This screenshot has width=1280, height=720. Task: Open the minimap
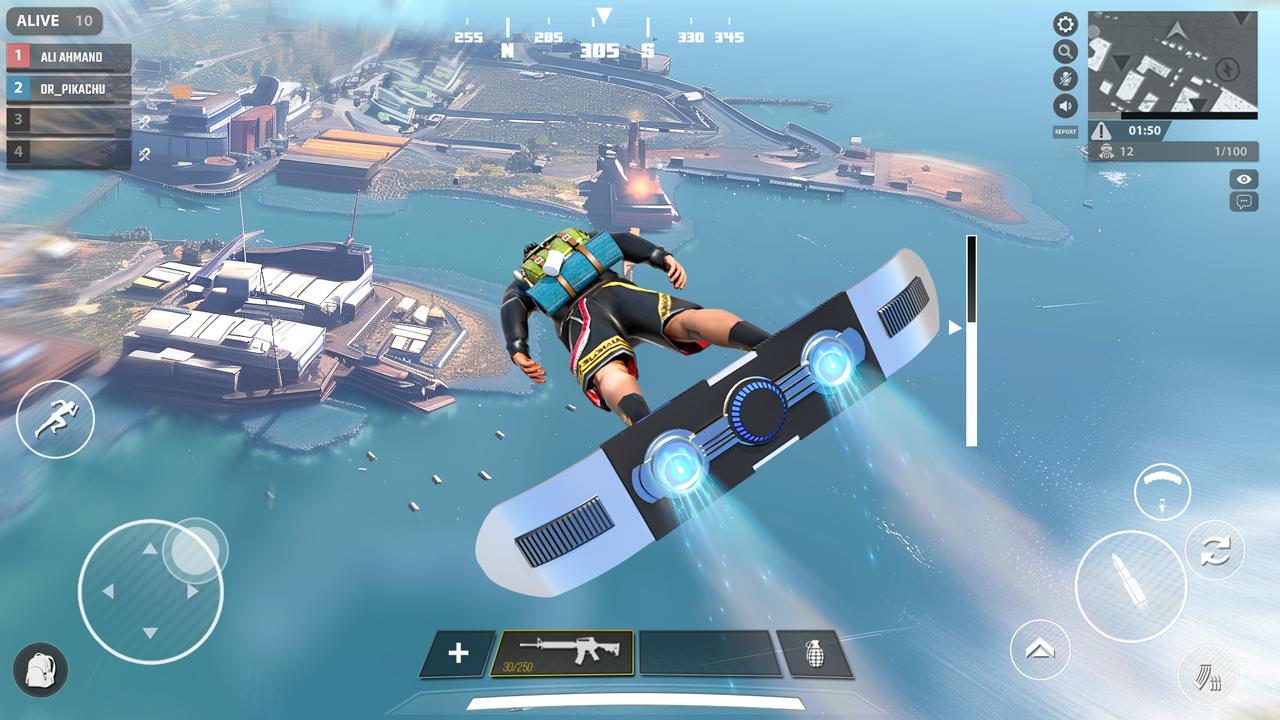click(1172, 64)
